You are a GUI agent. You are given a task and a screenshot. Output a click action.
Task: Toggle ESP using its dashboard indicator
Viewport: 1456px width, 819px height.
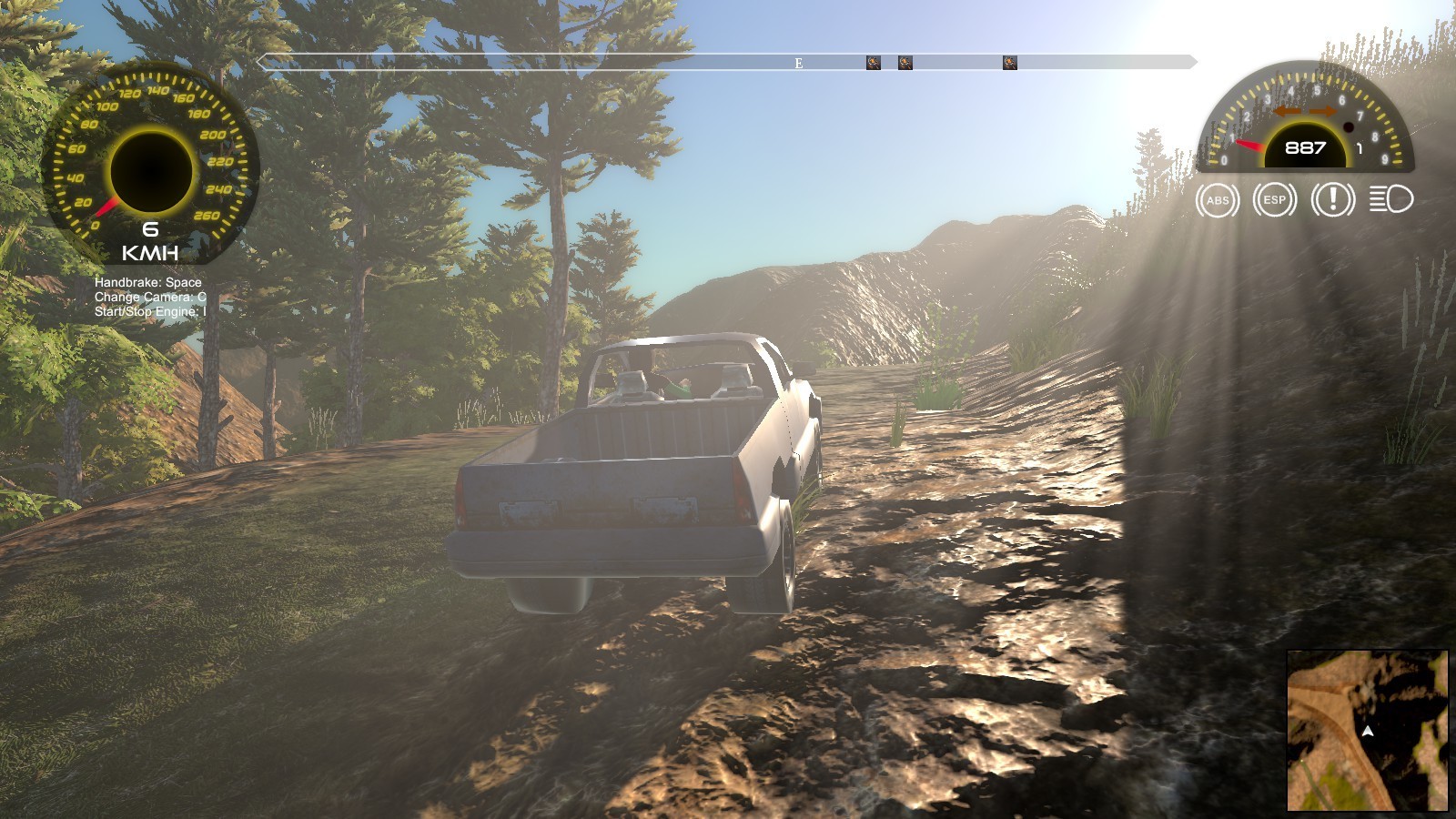tap(1273, 199)
